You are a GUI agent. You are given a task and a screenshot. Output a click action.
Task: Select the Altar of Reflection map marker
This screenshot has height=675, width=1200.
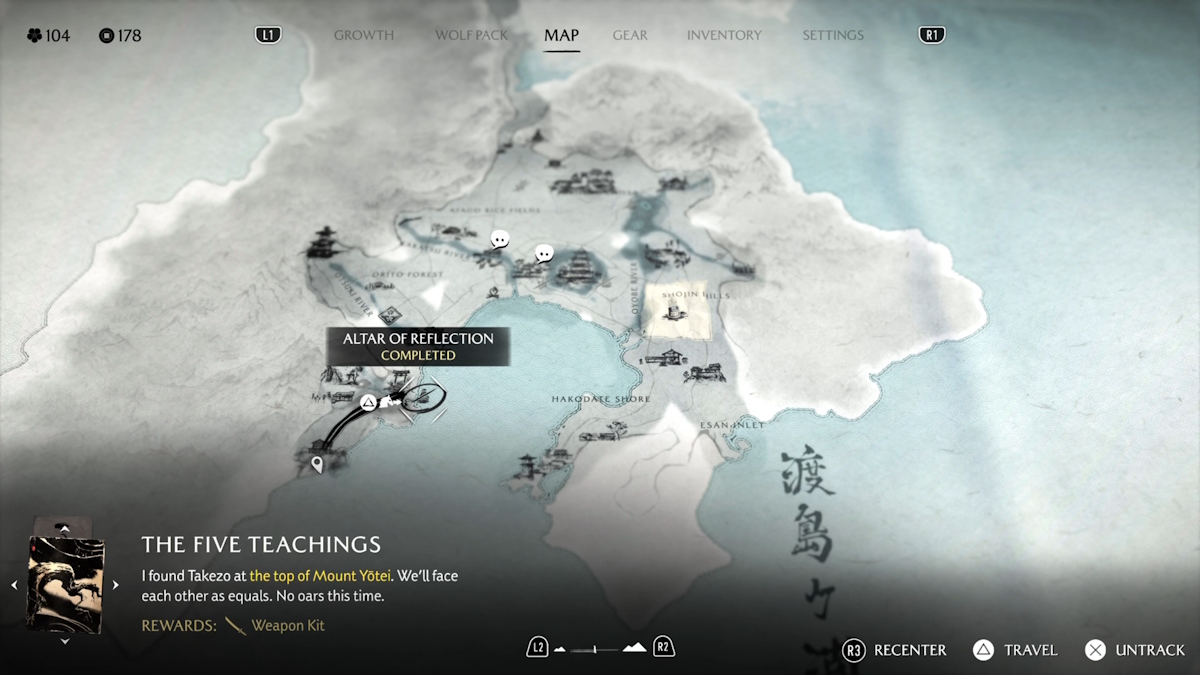point(368,403)
